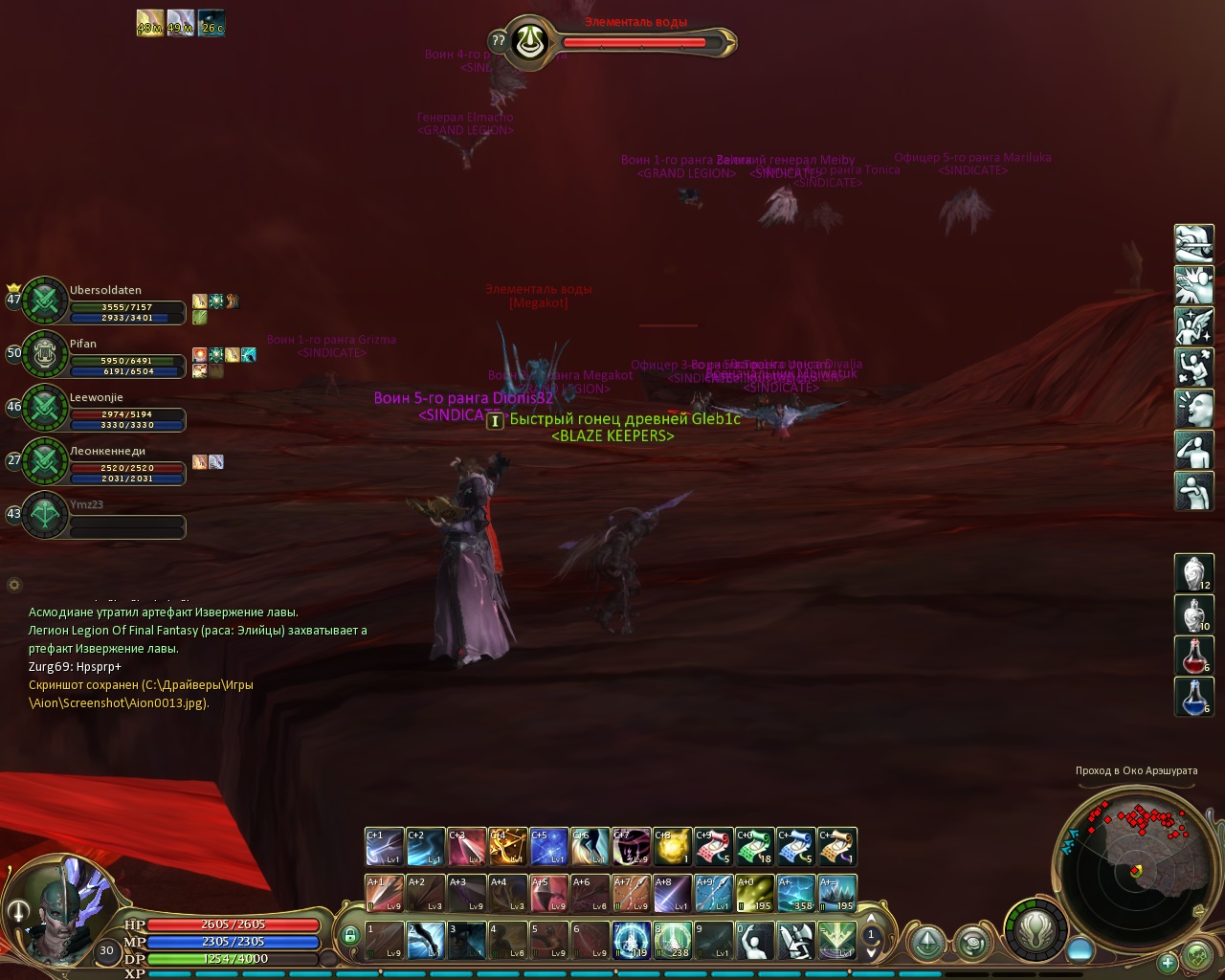The height and width of the screenshot is (980, 1225).
Task: Activate the green aura skill in slot 8
Action: tap(673, 940)
